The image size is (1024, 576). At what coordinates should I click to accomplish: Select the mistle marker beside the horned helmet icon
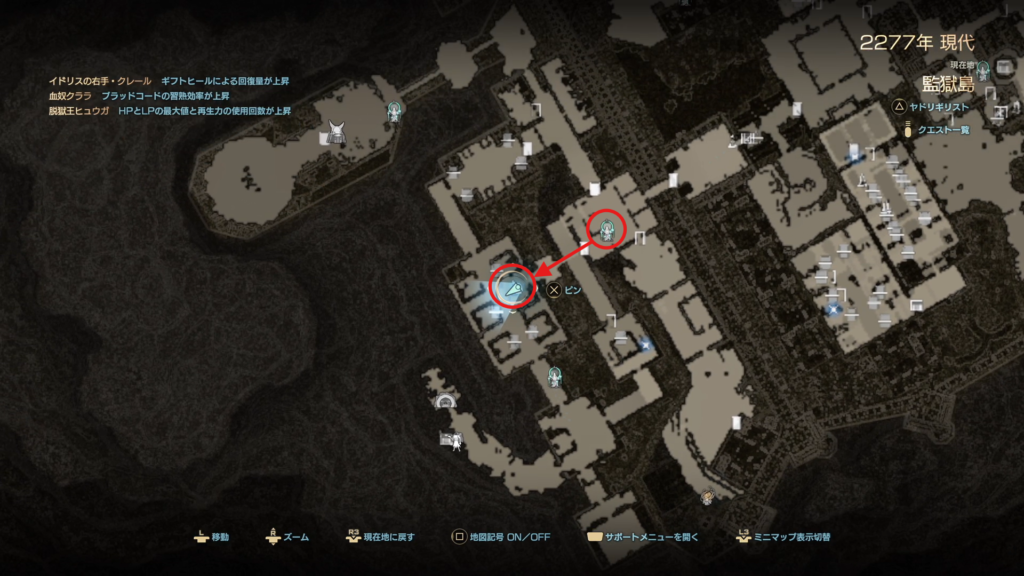[395, 111]
